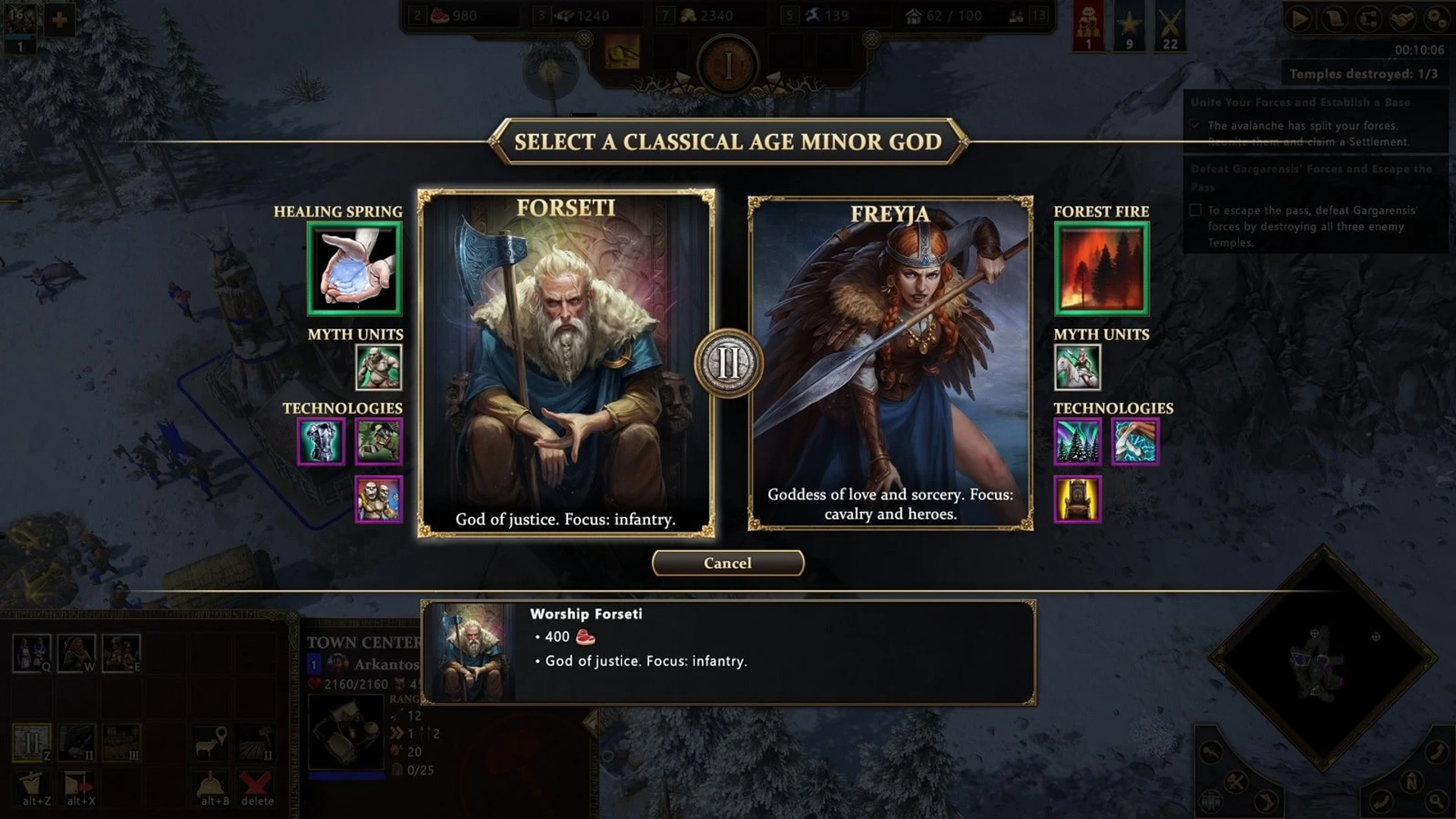Cancel the minor god selection
The width and height of the screenshot is (1456, 819).
(x=727, y=563)
